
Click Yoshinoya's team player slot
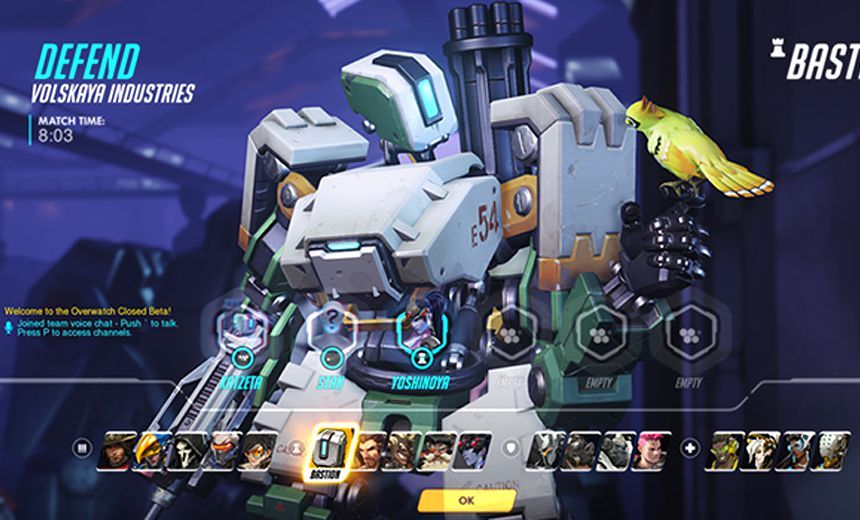[x=422, y=329]
